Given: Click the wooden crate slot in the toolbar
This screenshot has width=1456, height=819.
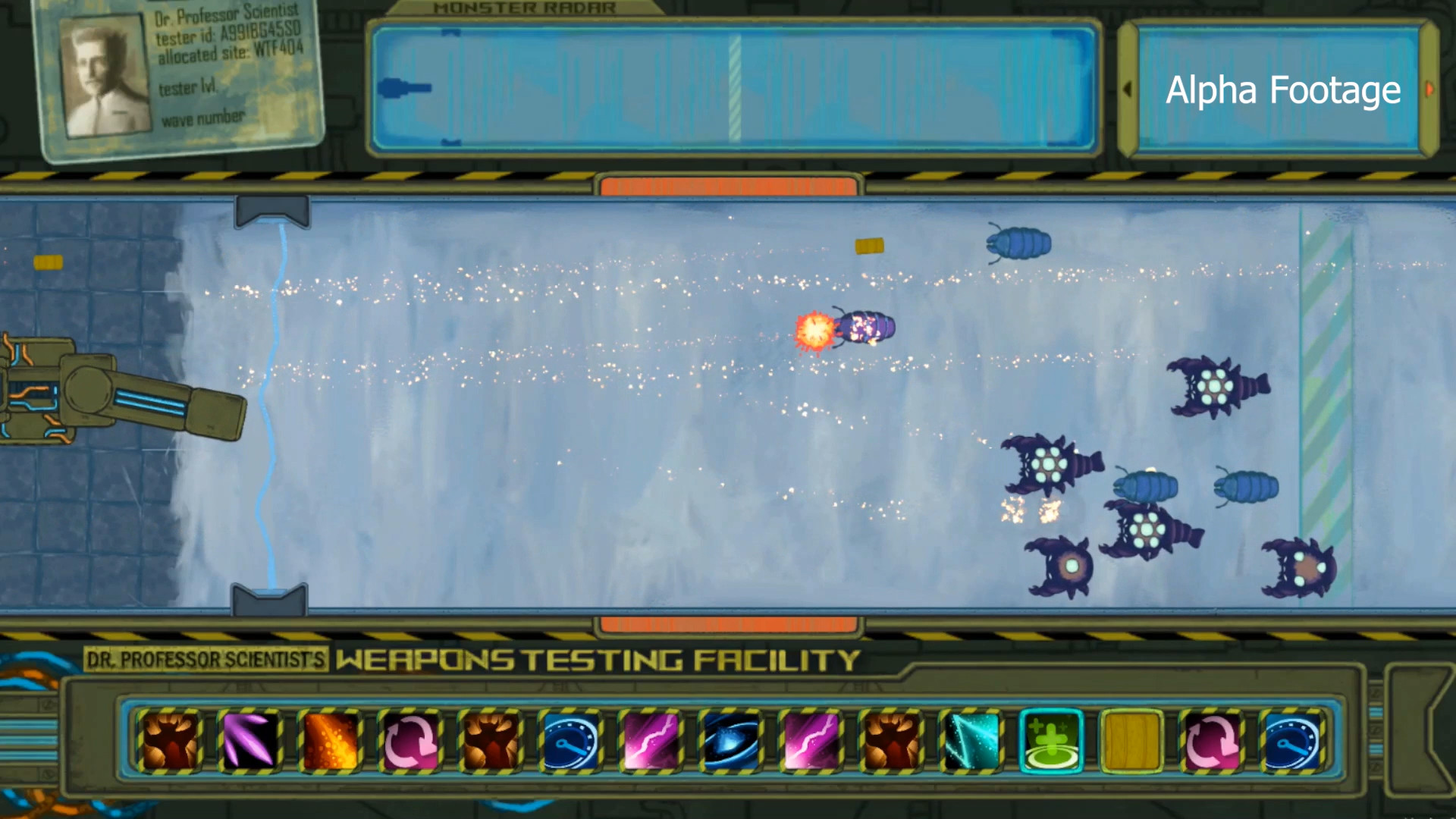Looking at the screenshot, I should coord(1132,739).
